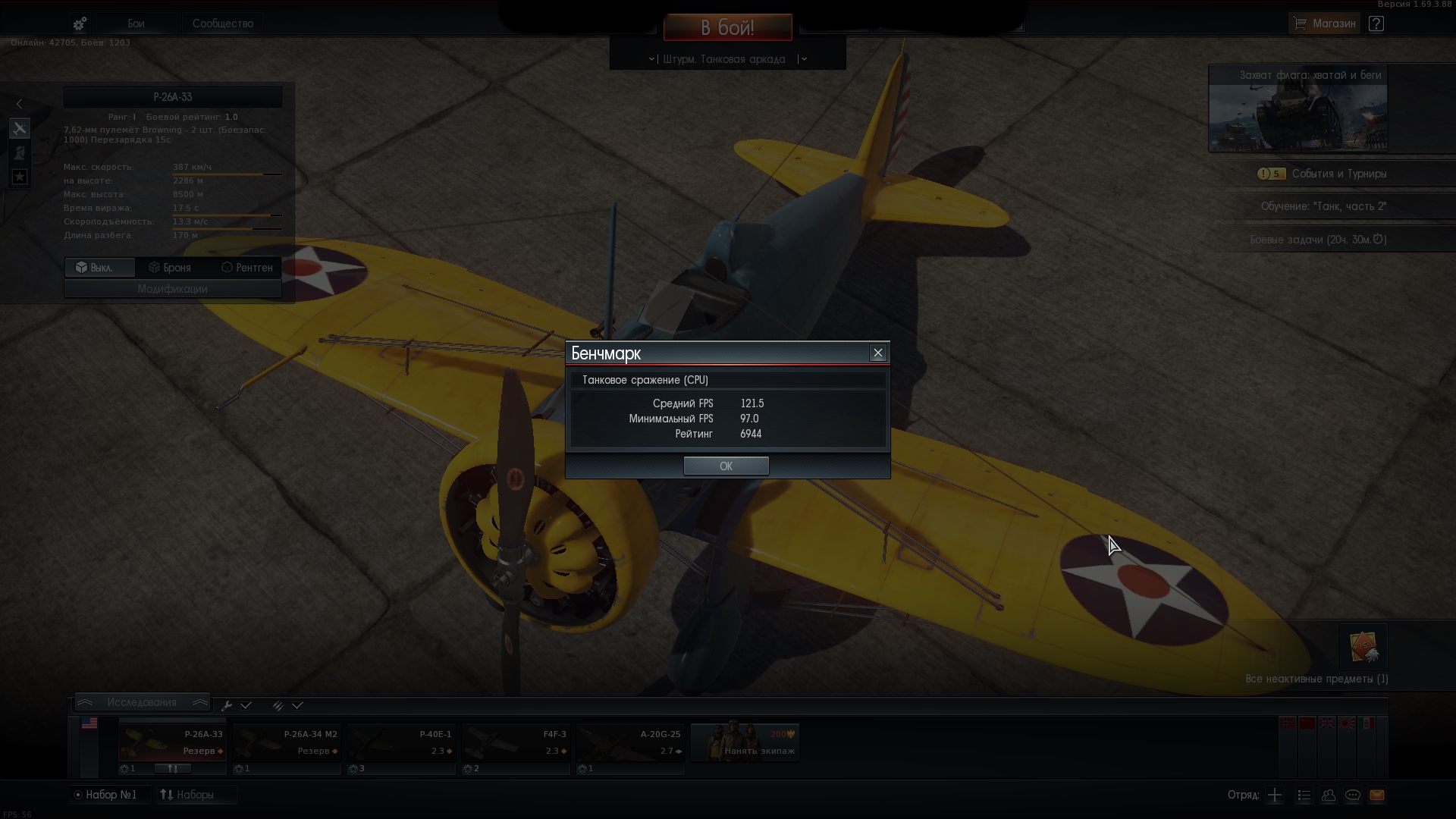Show Боевые задачи battle tasks
This screenshot has height=819, width=1456.
[1318, 240]
